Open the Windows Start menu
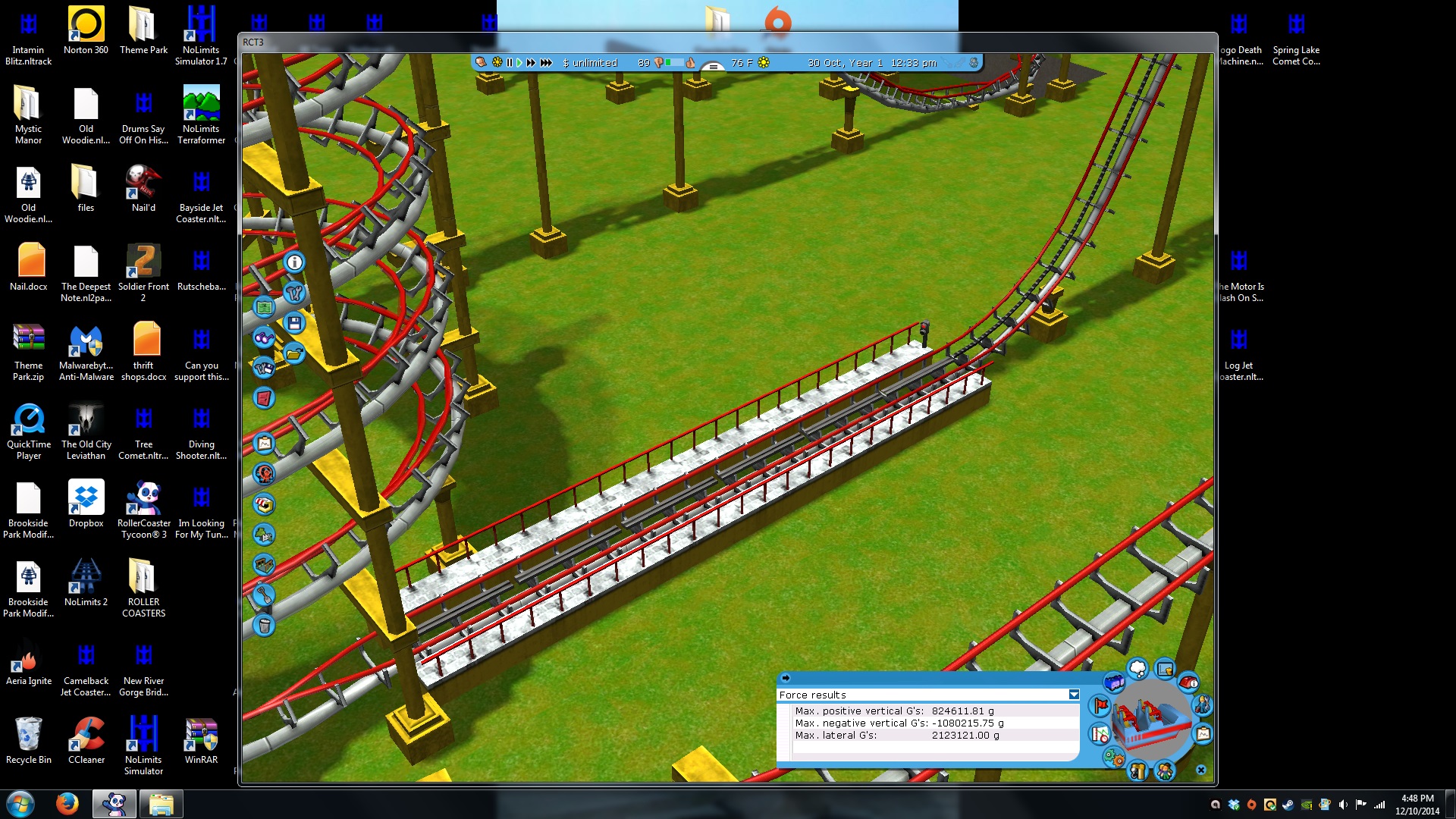 (20, 804)
